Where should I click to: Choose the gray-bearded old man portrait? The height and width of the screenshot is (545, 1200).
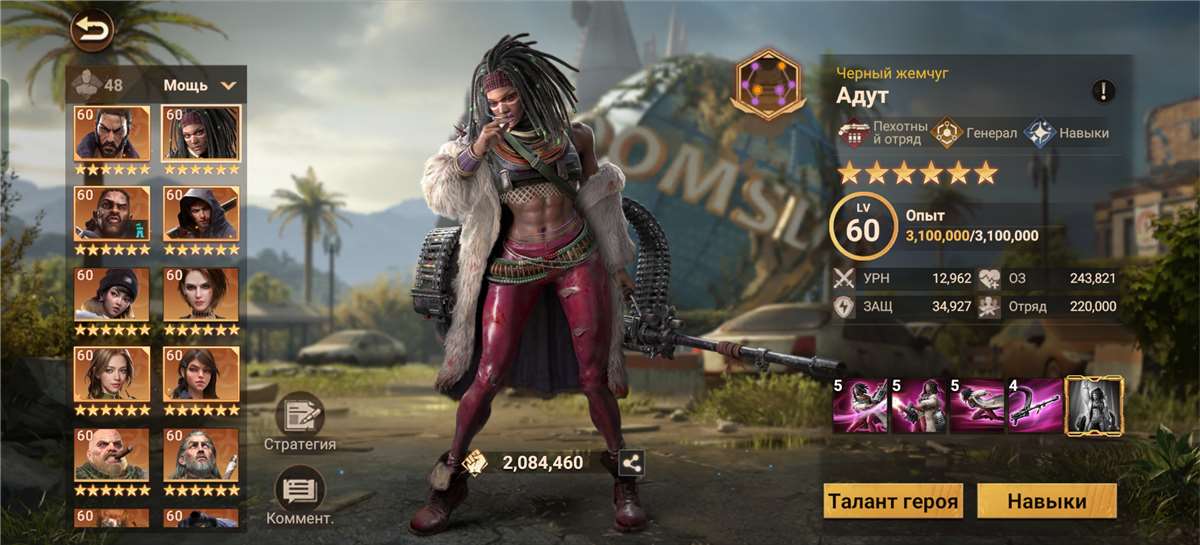201,455
